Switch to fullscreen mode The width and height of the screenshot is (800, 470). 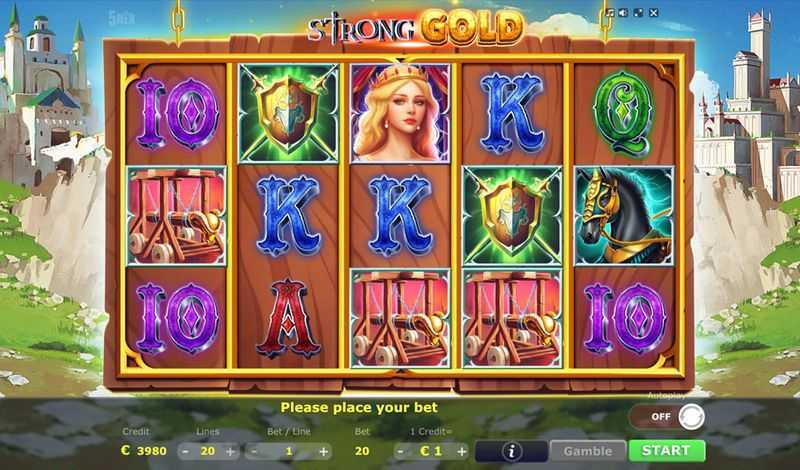click(x=636, y=13)
